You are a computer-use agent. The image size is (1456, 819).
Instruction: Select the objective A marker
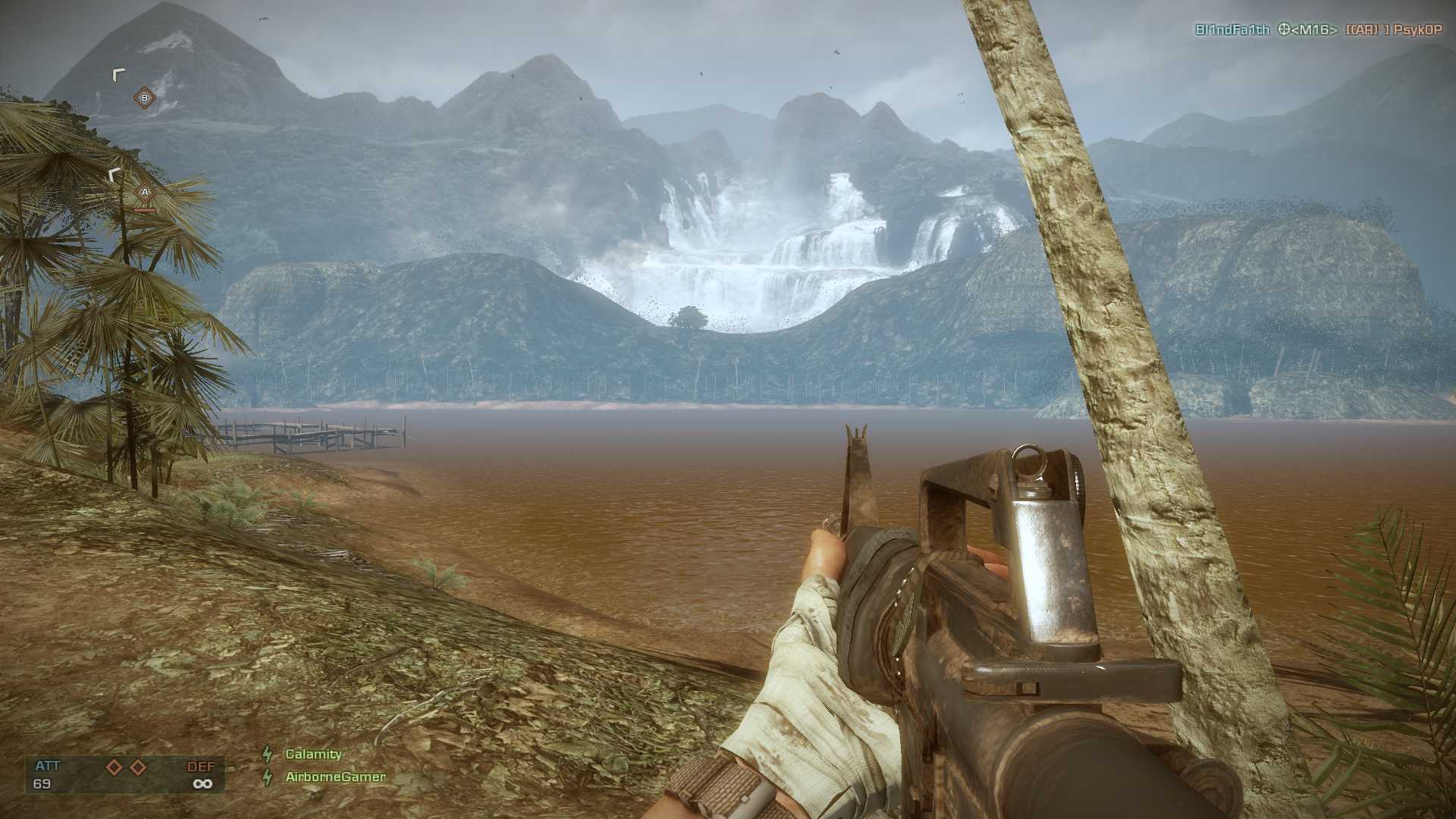click(x=145, y=193)
